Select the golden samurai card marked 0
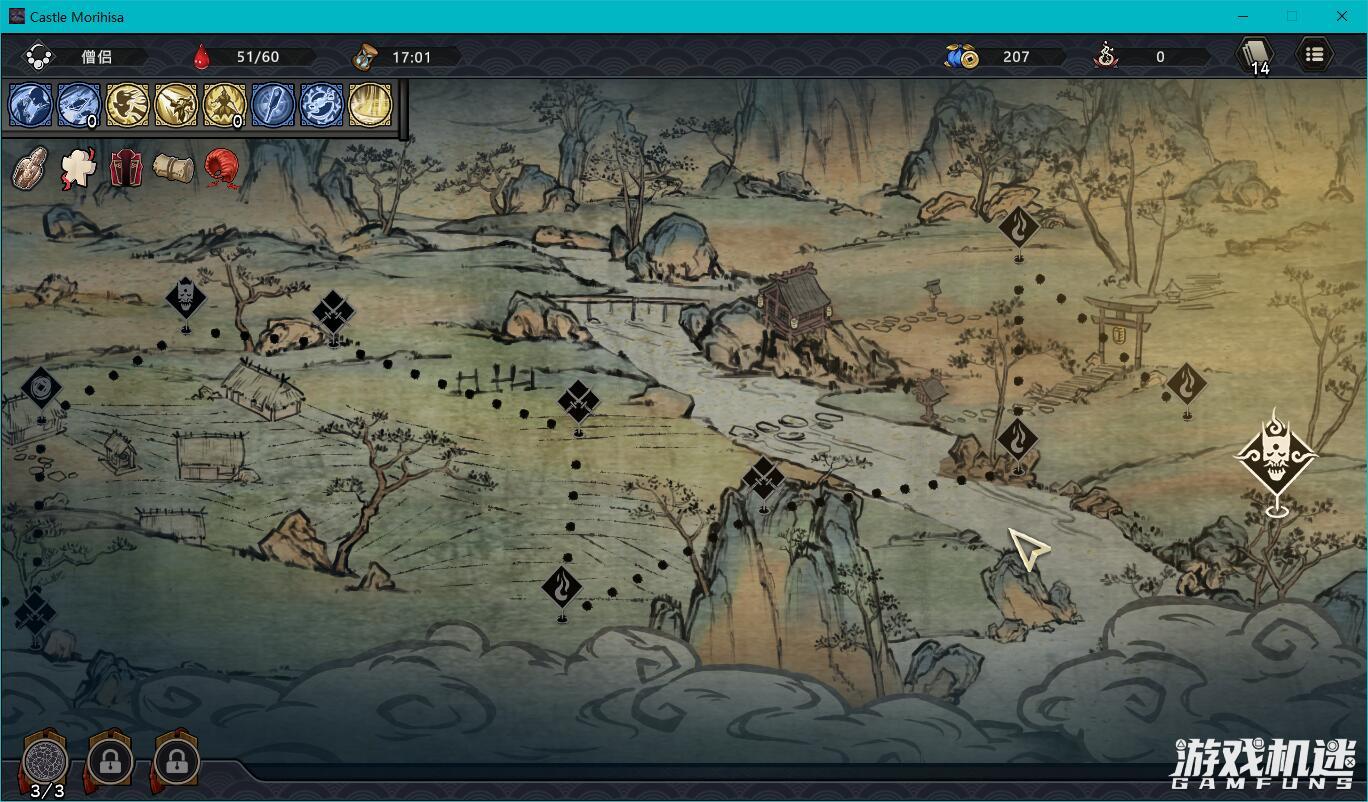The width and height of the screenshot is (1368, 802). (x=225, y=104)
